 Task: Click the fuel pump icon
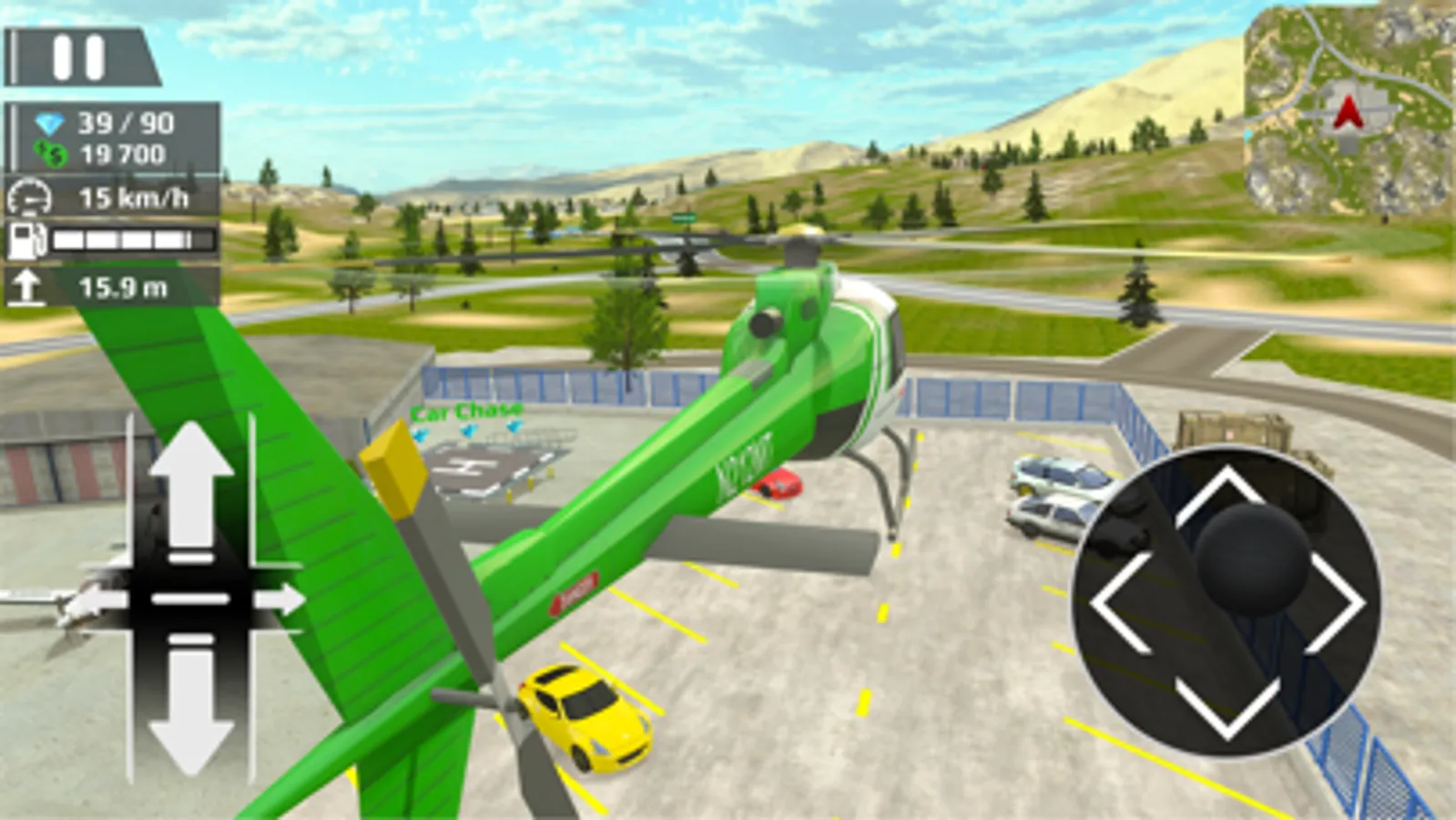[x=30, y=240]
